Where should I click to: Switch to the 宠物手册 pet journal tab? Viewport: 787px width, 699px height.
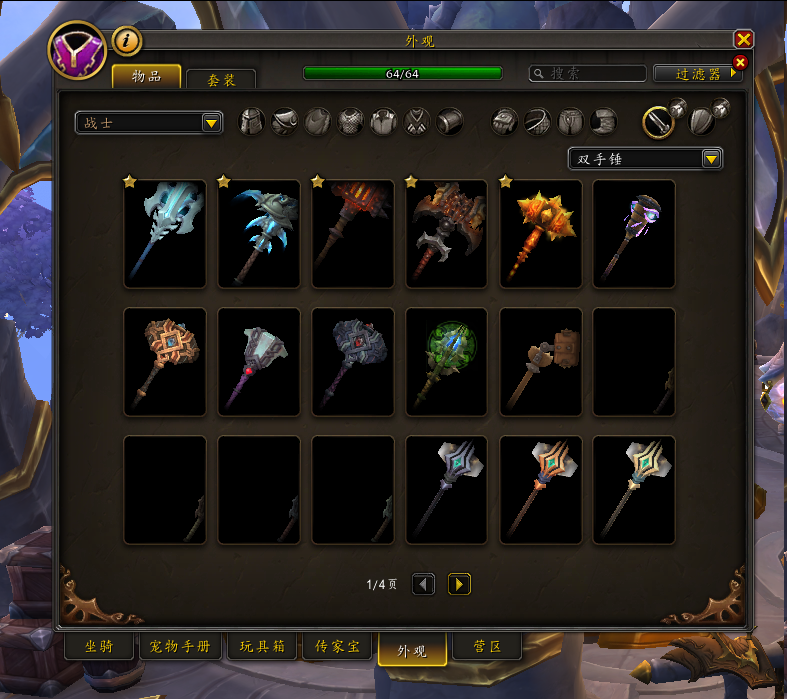tap(180, 647)
